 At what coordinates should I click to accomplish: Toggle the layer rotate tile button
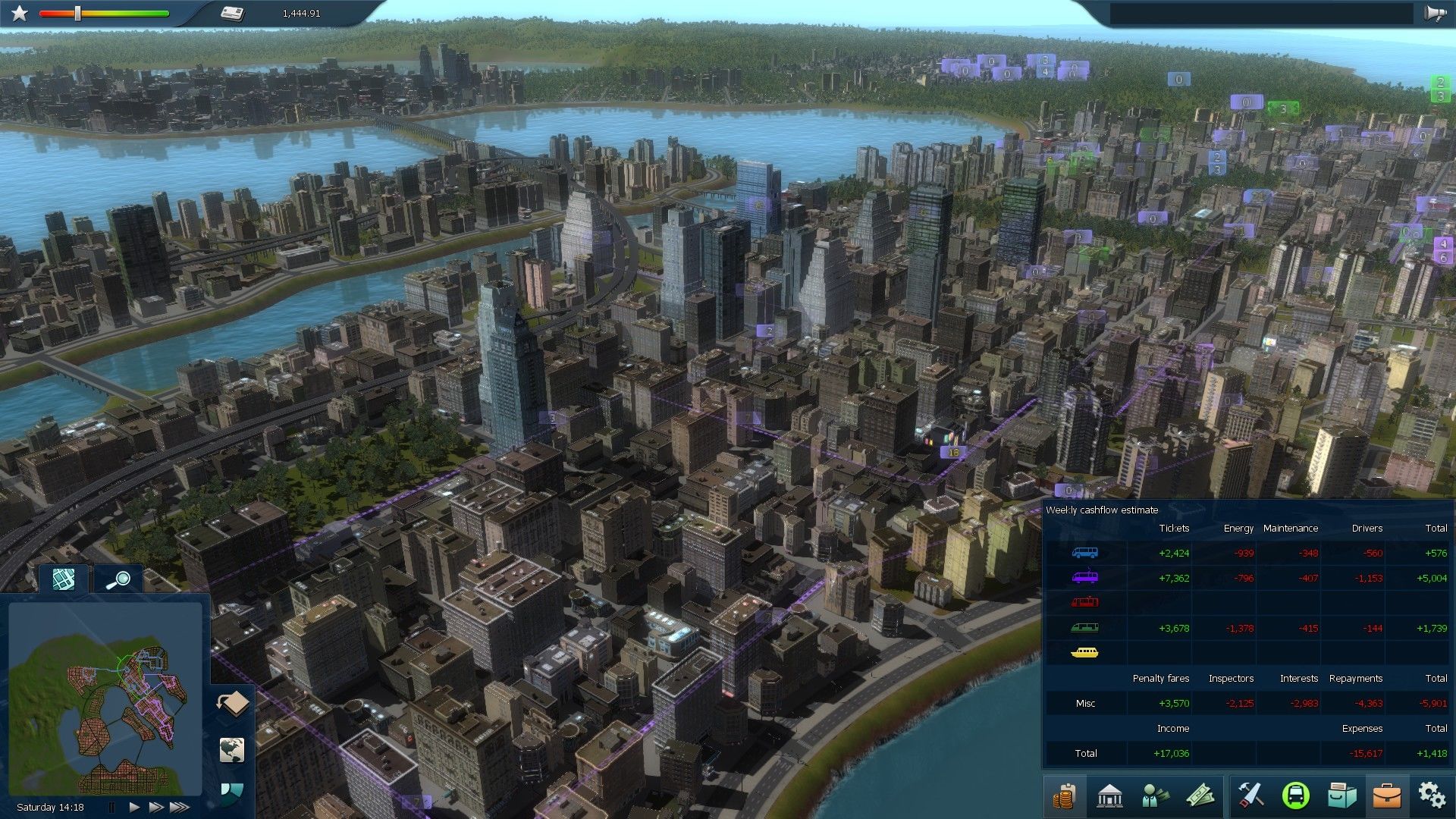[x=233, y=703]
